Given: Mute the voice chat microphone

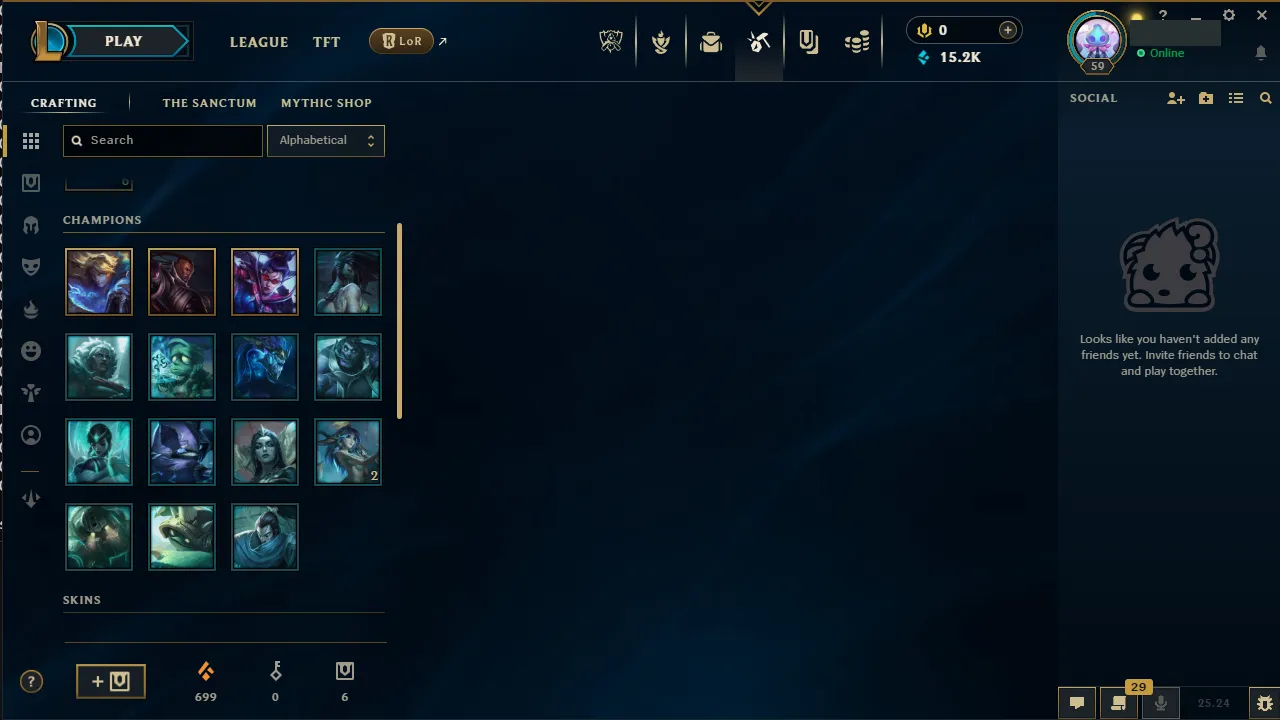Looking at the screenshot, I should tap(1161, 702).
